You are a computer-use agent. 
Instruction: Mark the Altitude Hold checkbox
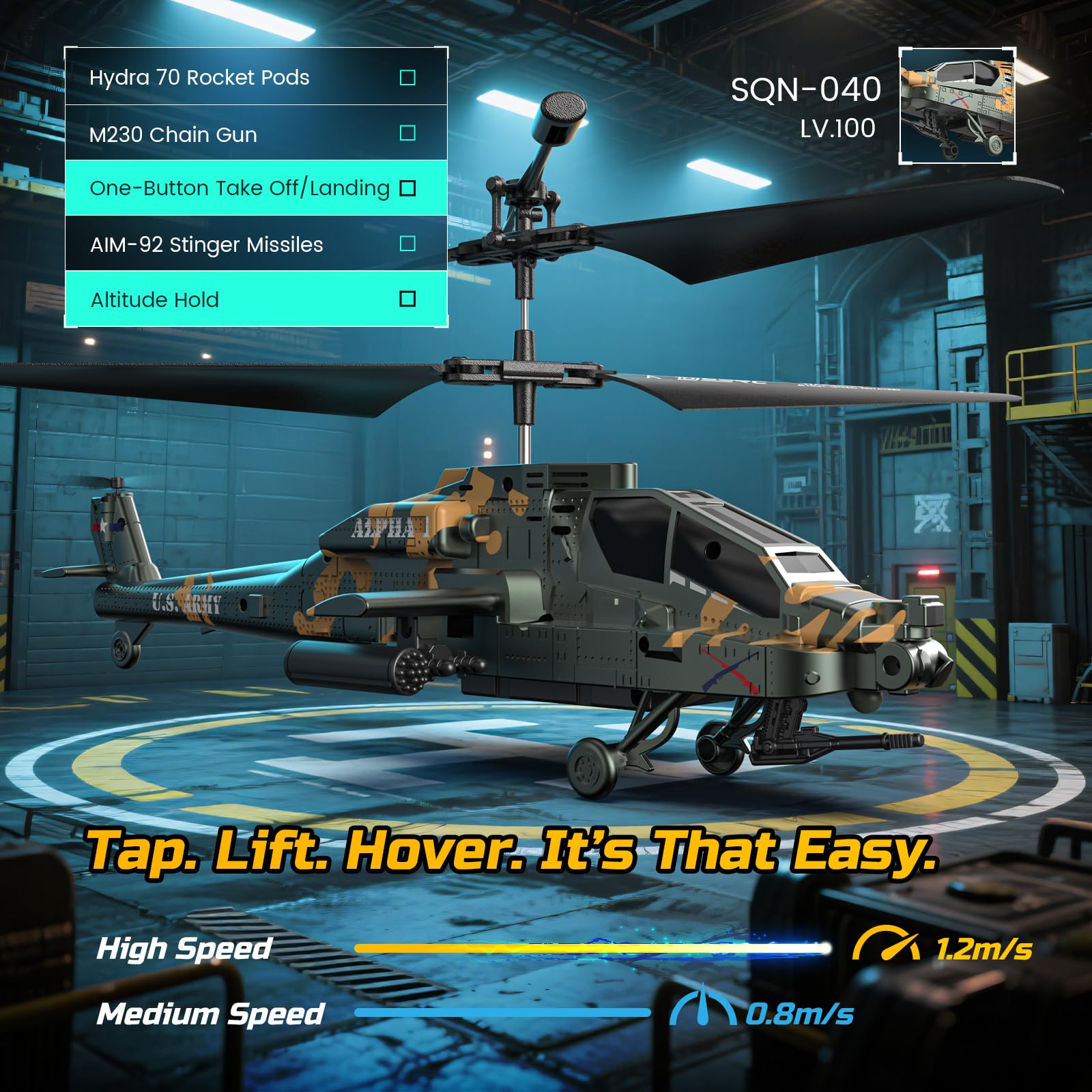407,299
